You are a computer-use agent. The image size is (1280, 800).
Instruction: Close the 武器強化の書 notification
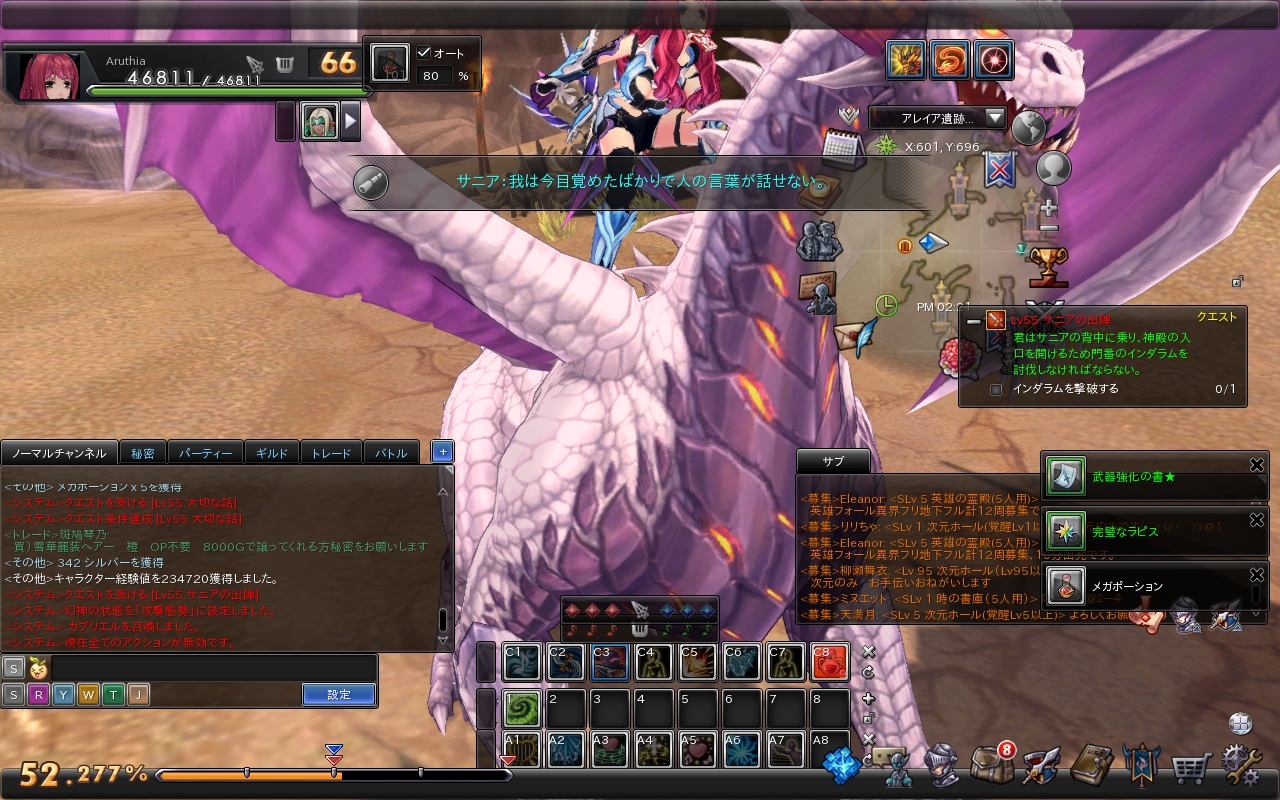tap(1257, 465)
